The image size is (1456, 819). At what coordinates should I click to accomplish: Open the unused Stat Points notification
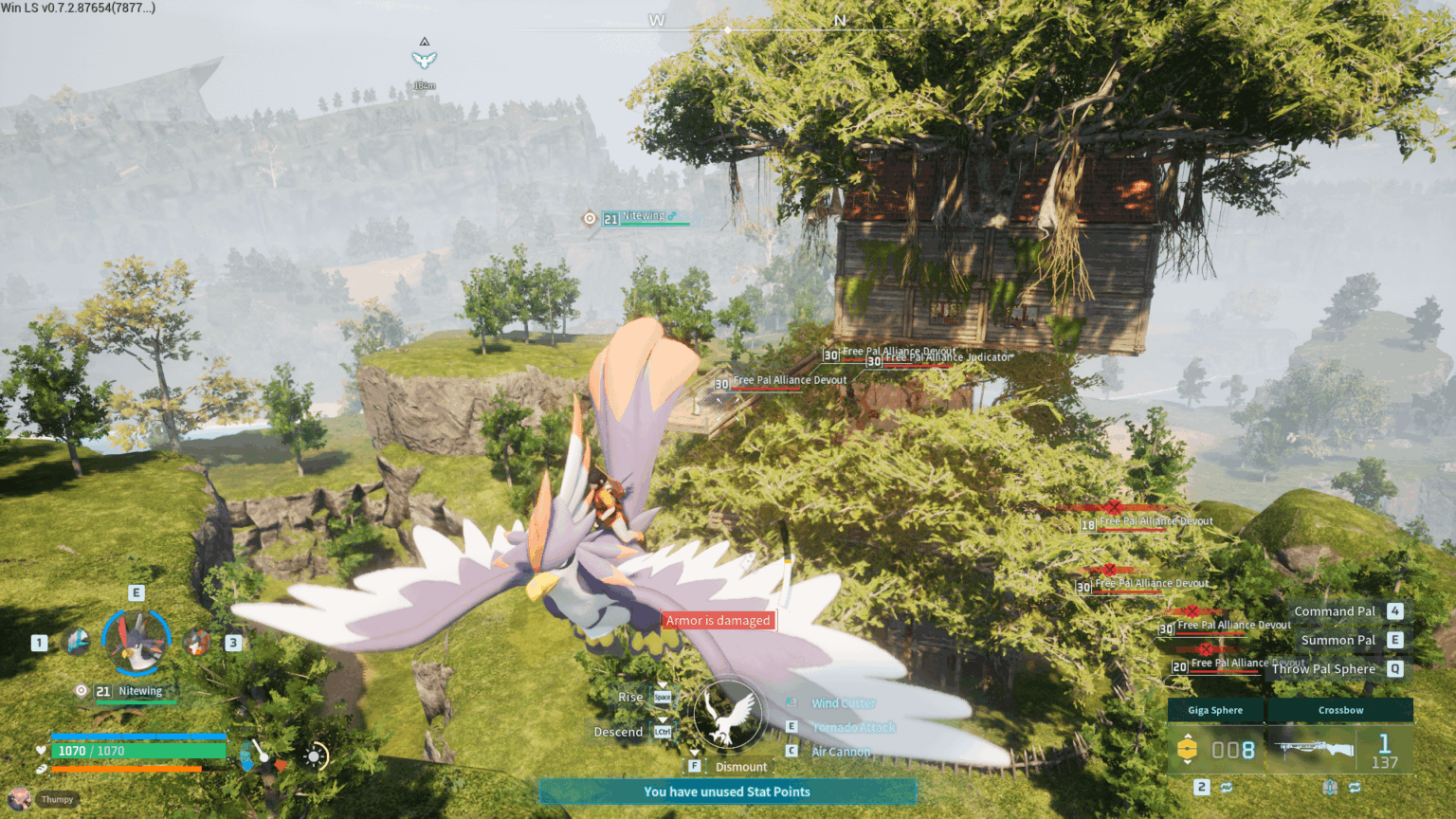click(x=727, y=792)
